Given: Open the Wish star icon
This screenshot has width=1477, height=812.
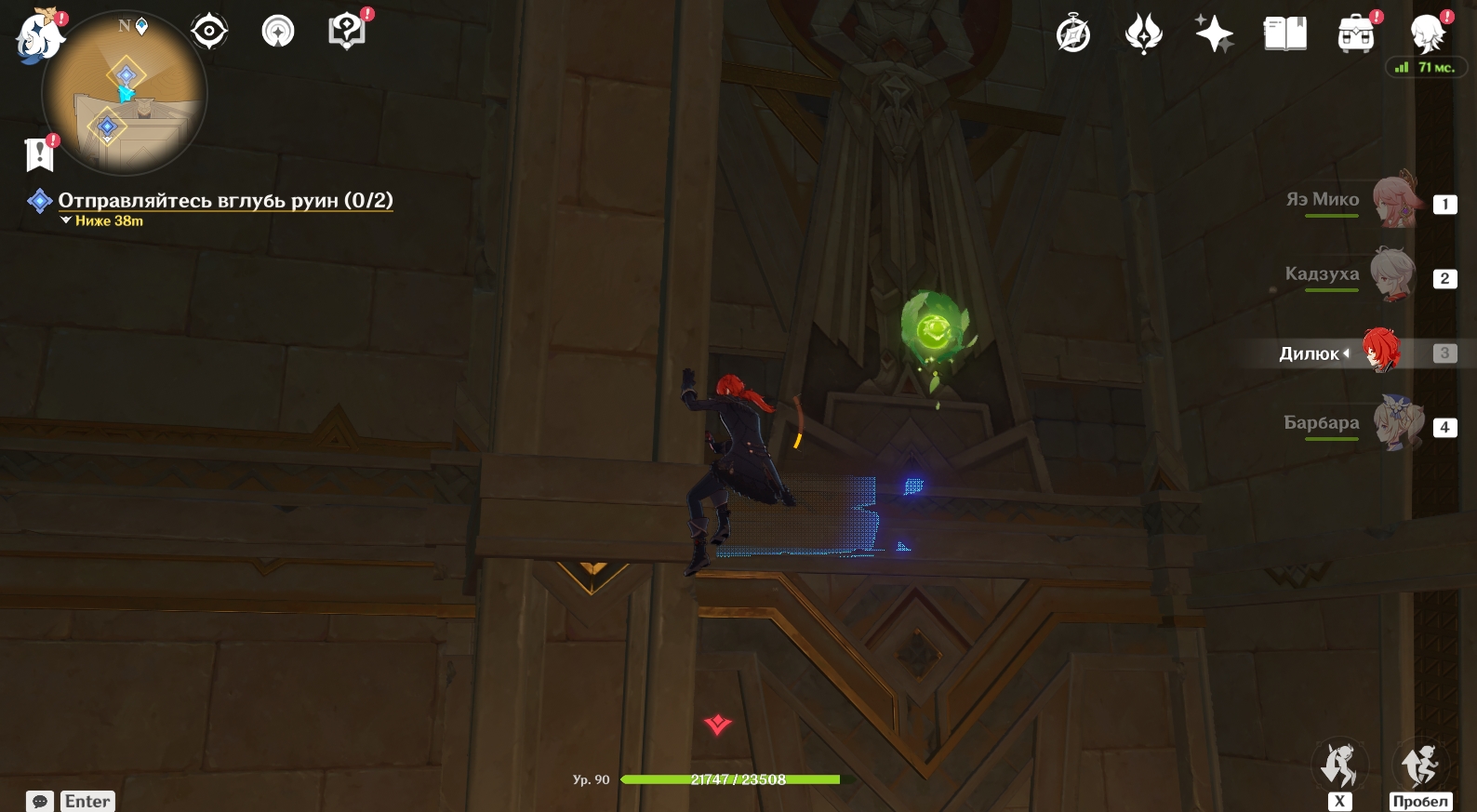Looking at the screenshot, I should point(1214,34).
